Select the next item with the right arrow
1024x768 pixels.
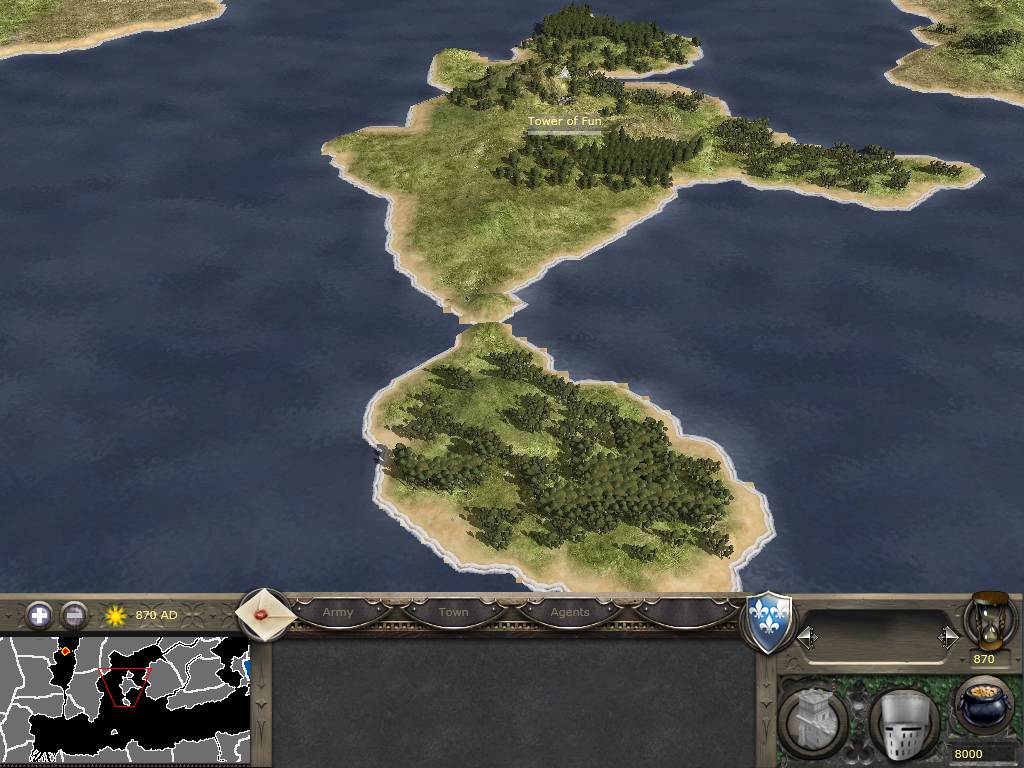[x=947, y=637]
